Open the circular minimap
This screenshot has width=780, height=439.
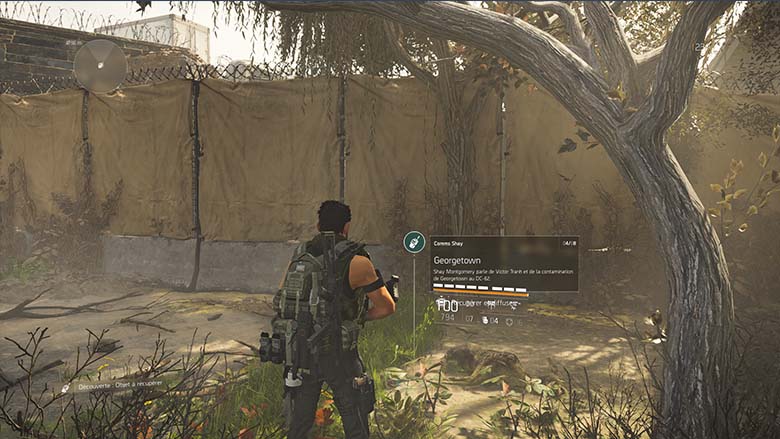(100, 66)
